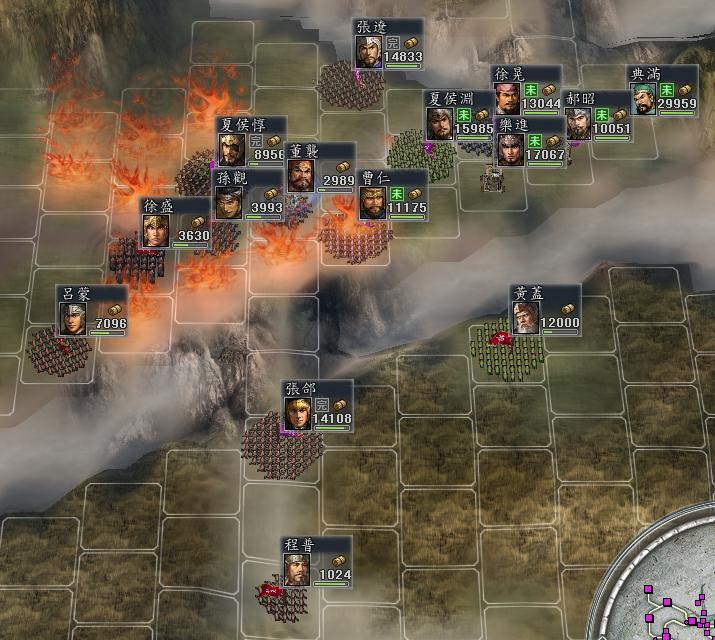
Task: Choose the 典滿 unit with 29959 troops
Action: [x=661, y=91]
